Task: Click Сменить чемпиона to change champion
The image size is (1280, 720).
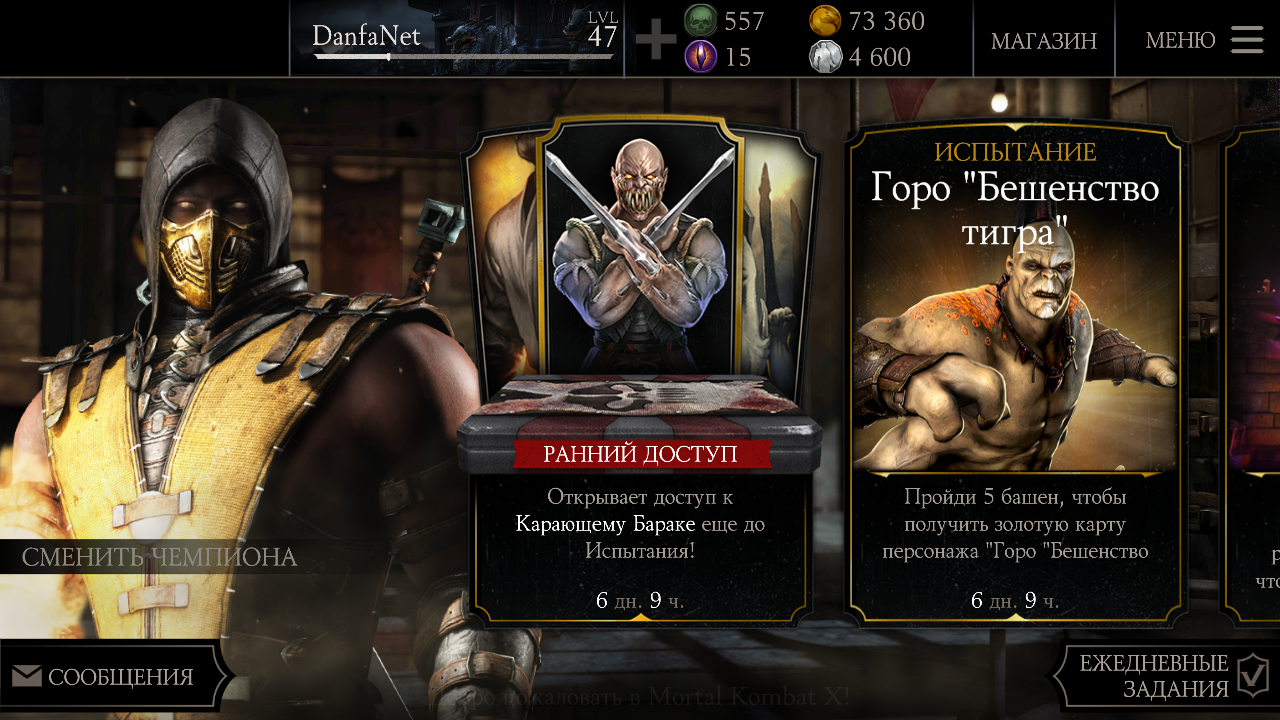Action: coord(160,557)
